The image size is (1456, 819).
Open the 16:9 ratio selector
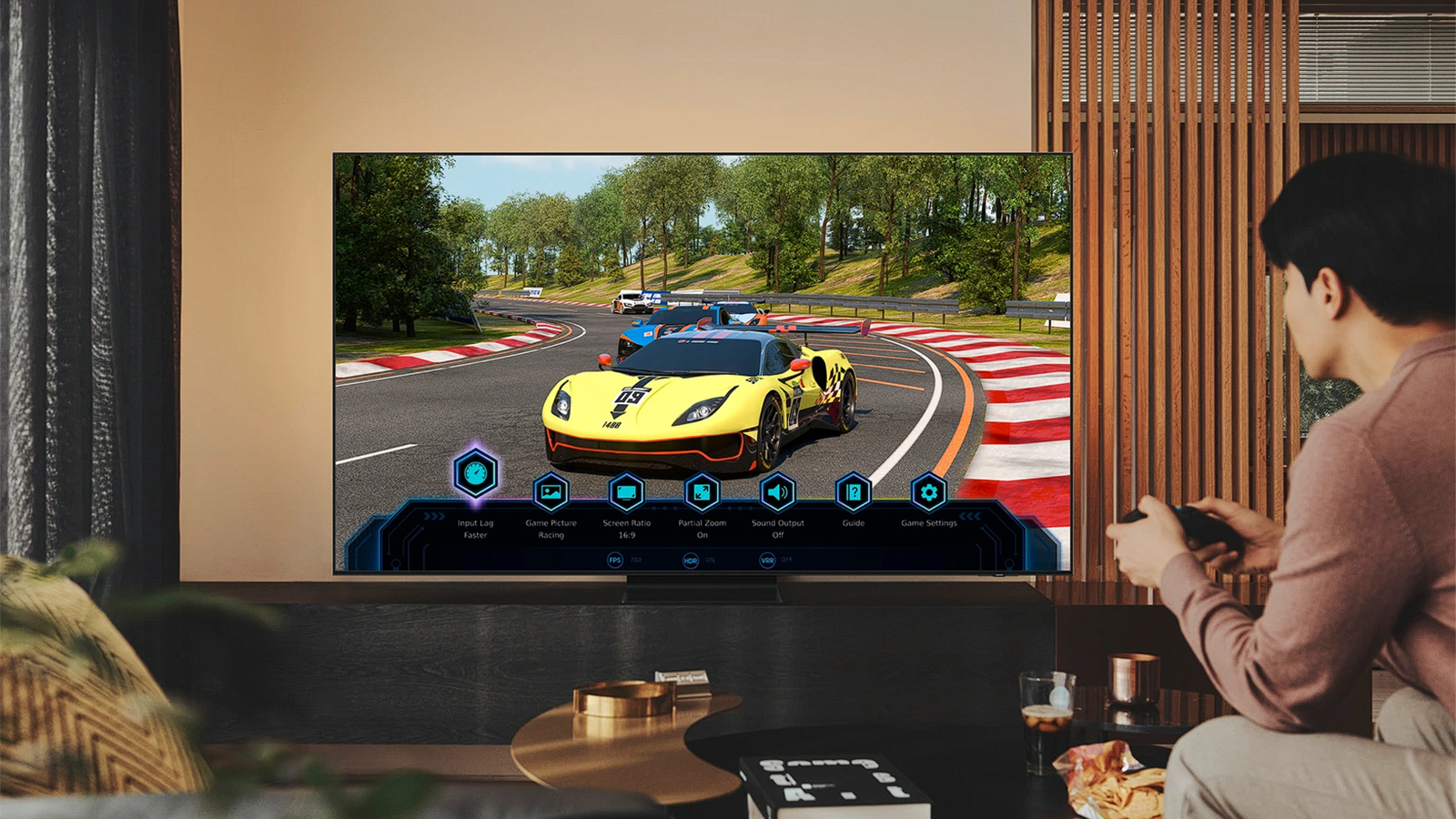click(627, 535)
